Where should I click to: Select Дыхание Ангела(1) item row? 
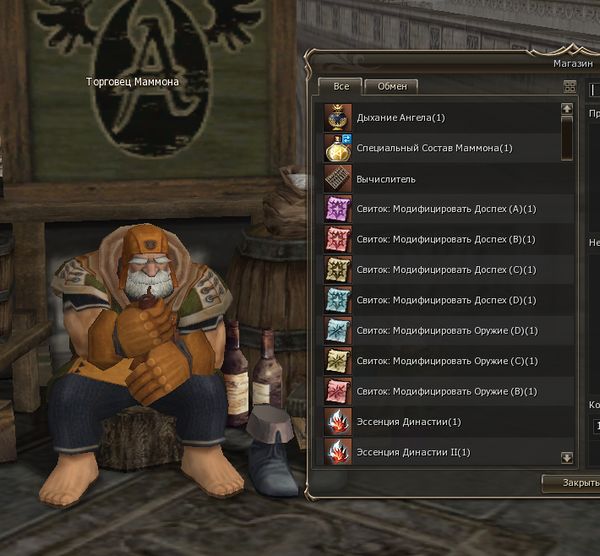pos(440,118)
